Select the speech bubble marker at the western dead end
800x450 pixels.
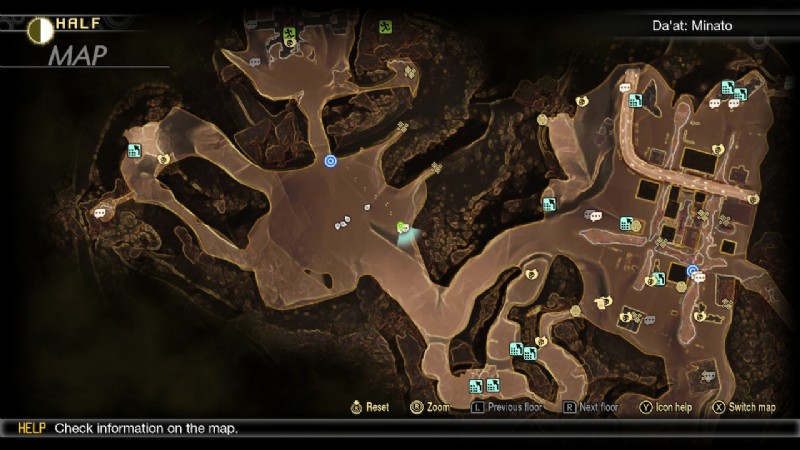(100, 212)
